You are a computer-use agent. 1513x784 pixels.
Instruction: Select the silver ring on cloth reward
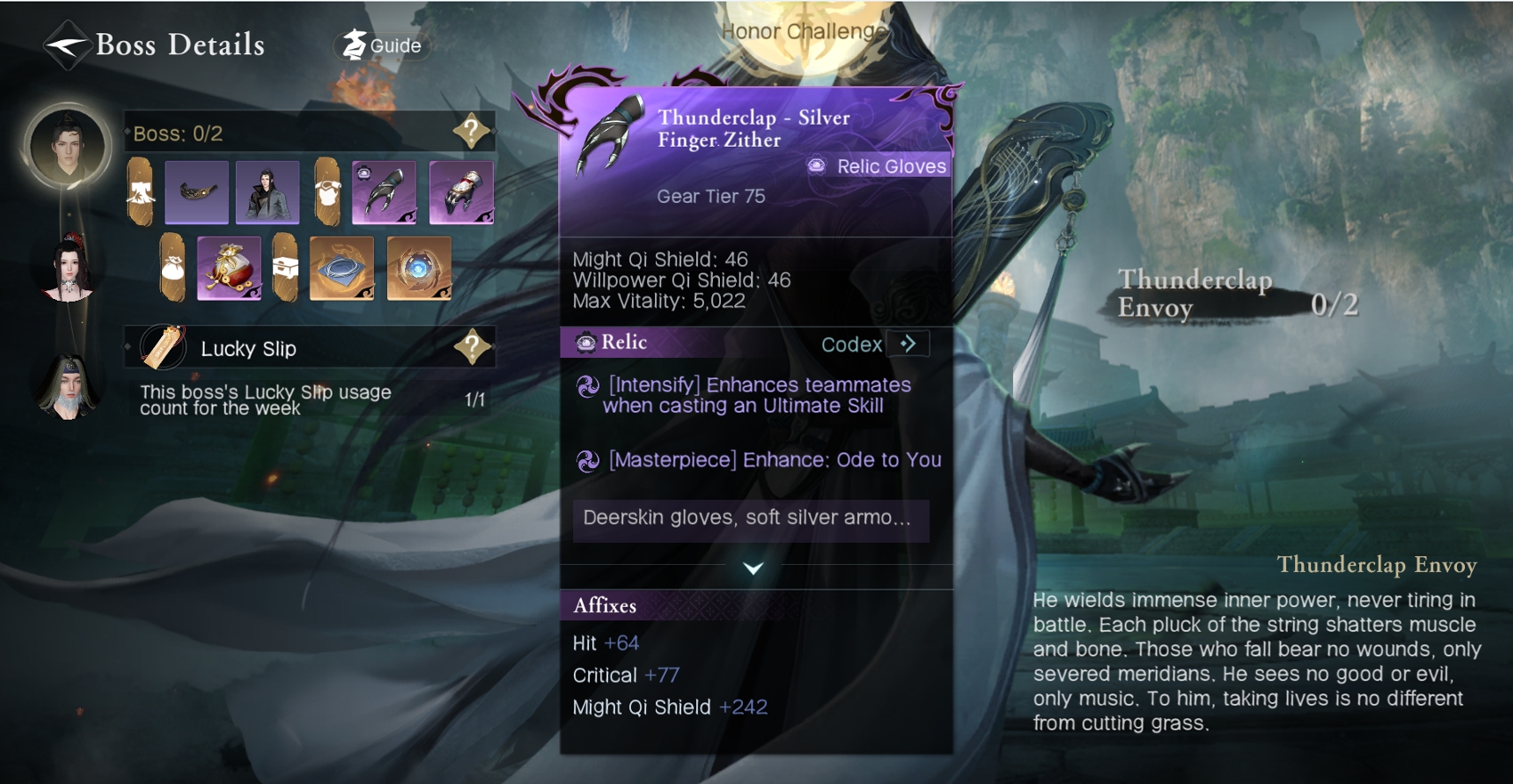point(342,268)
